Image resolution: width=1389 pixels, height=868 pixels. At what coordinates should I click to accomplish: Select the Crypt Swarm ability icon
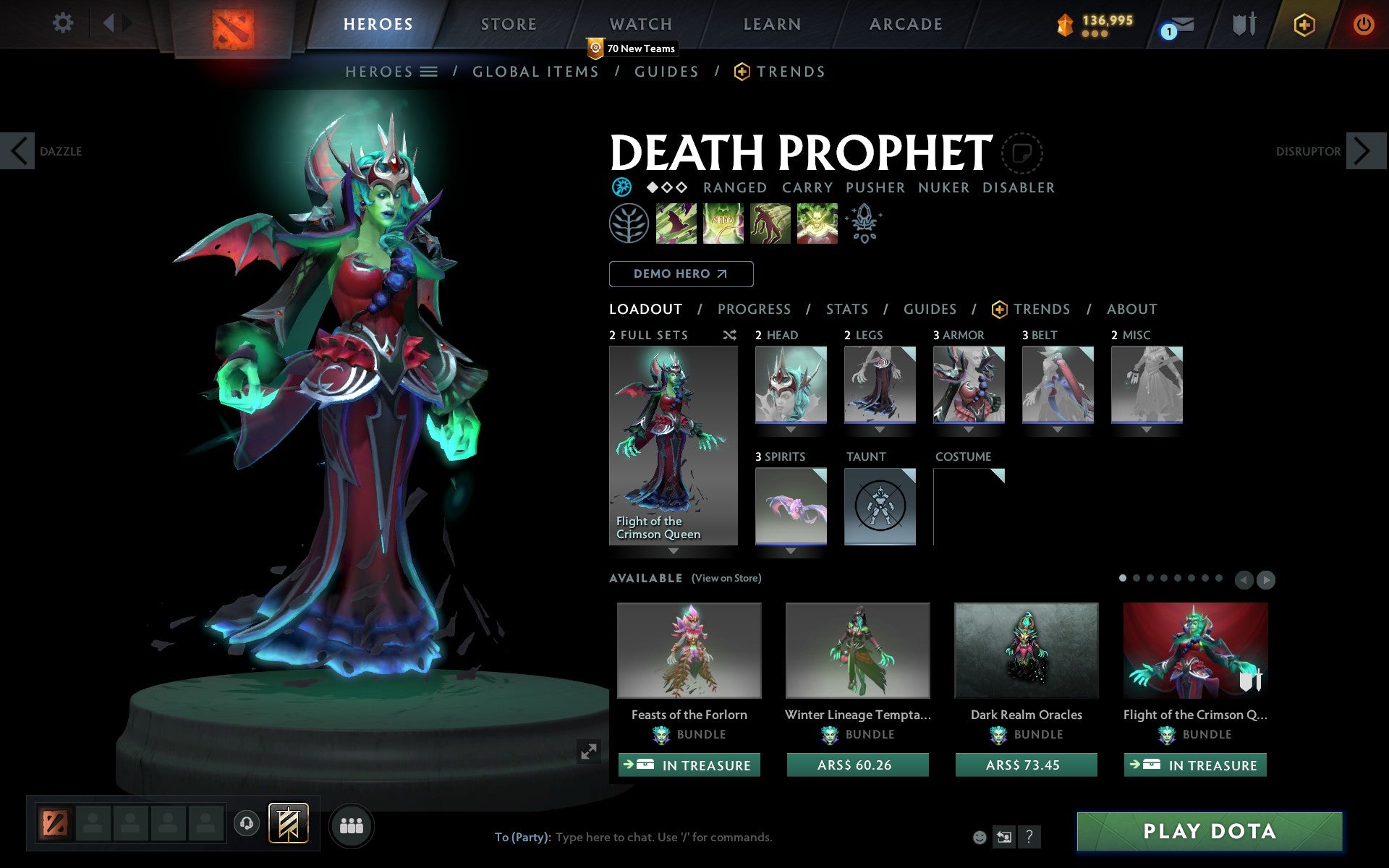point(676,224)
